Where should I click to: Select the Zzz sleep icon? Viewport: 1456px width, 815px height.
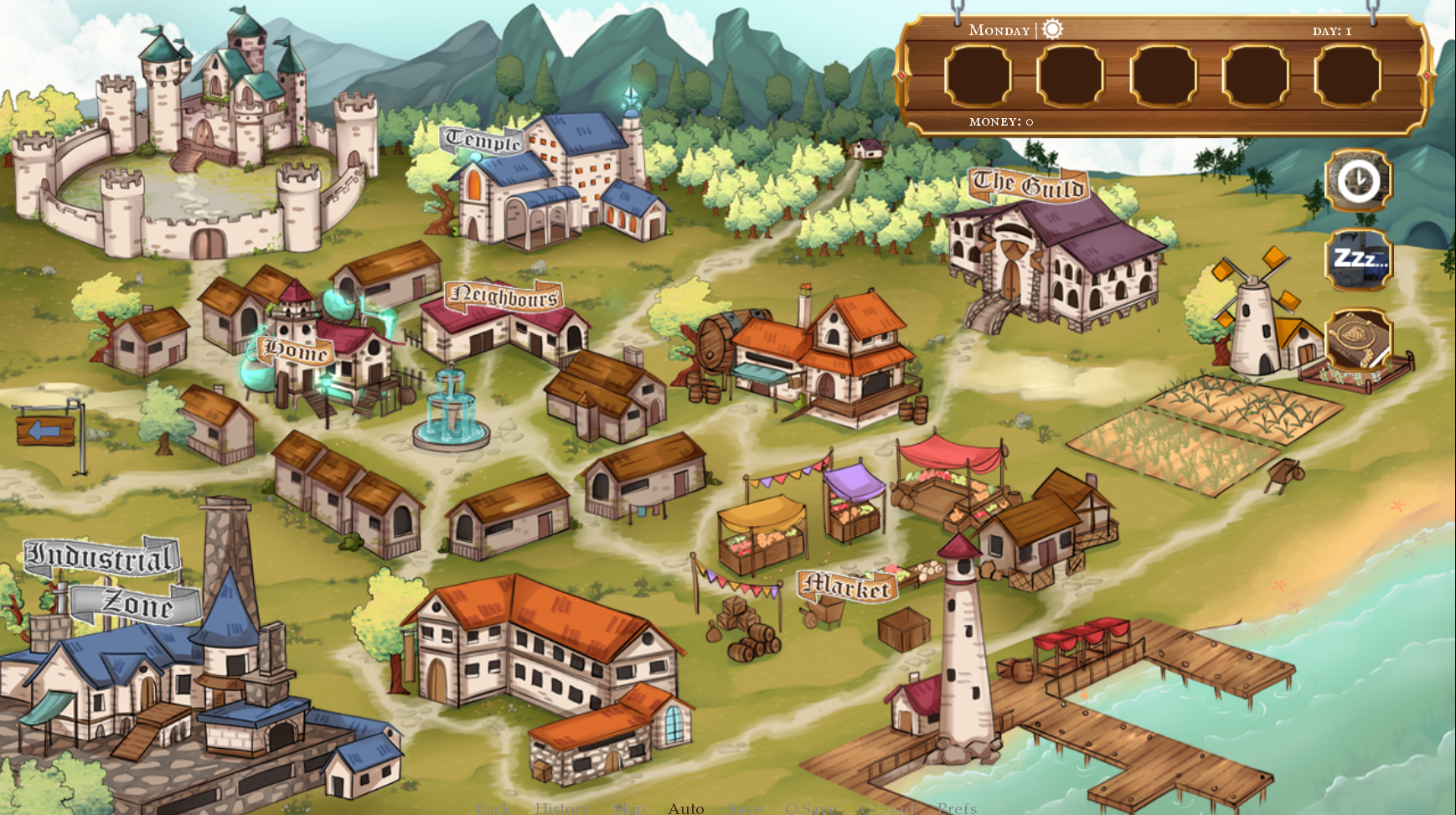(1357, 259)
